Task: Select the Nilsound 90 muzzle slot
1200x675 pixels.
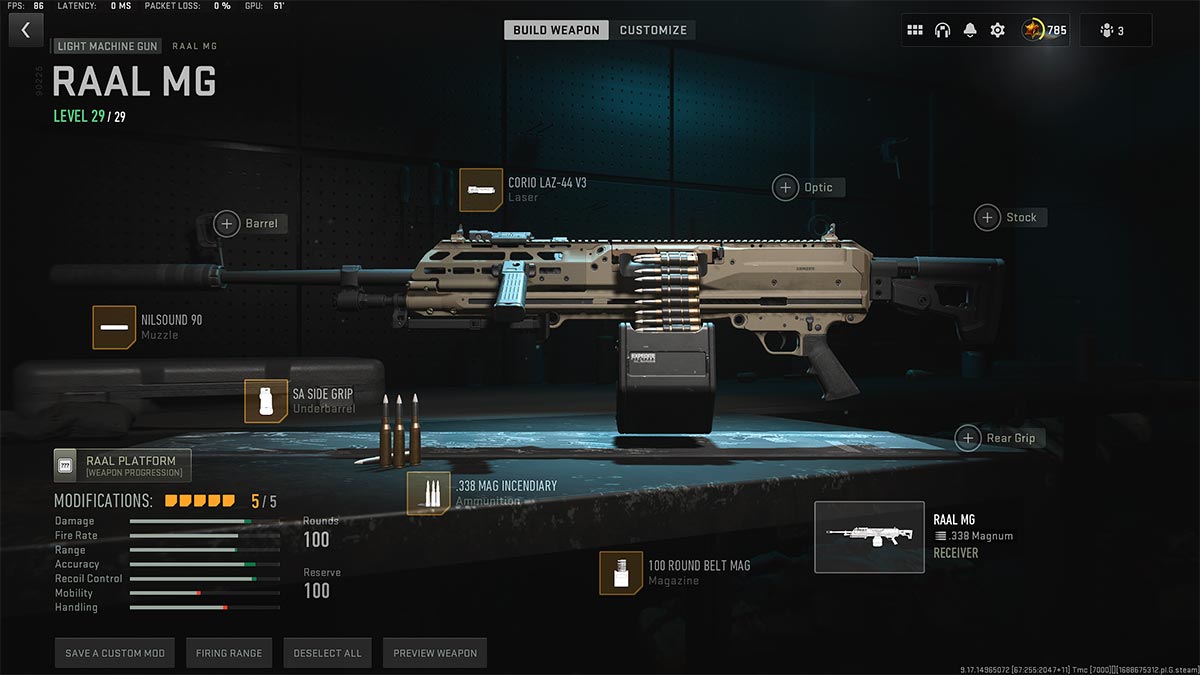Action: pyautogui.click(x=114, y=327)
